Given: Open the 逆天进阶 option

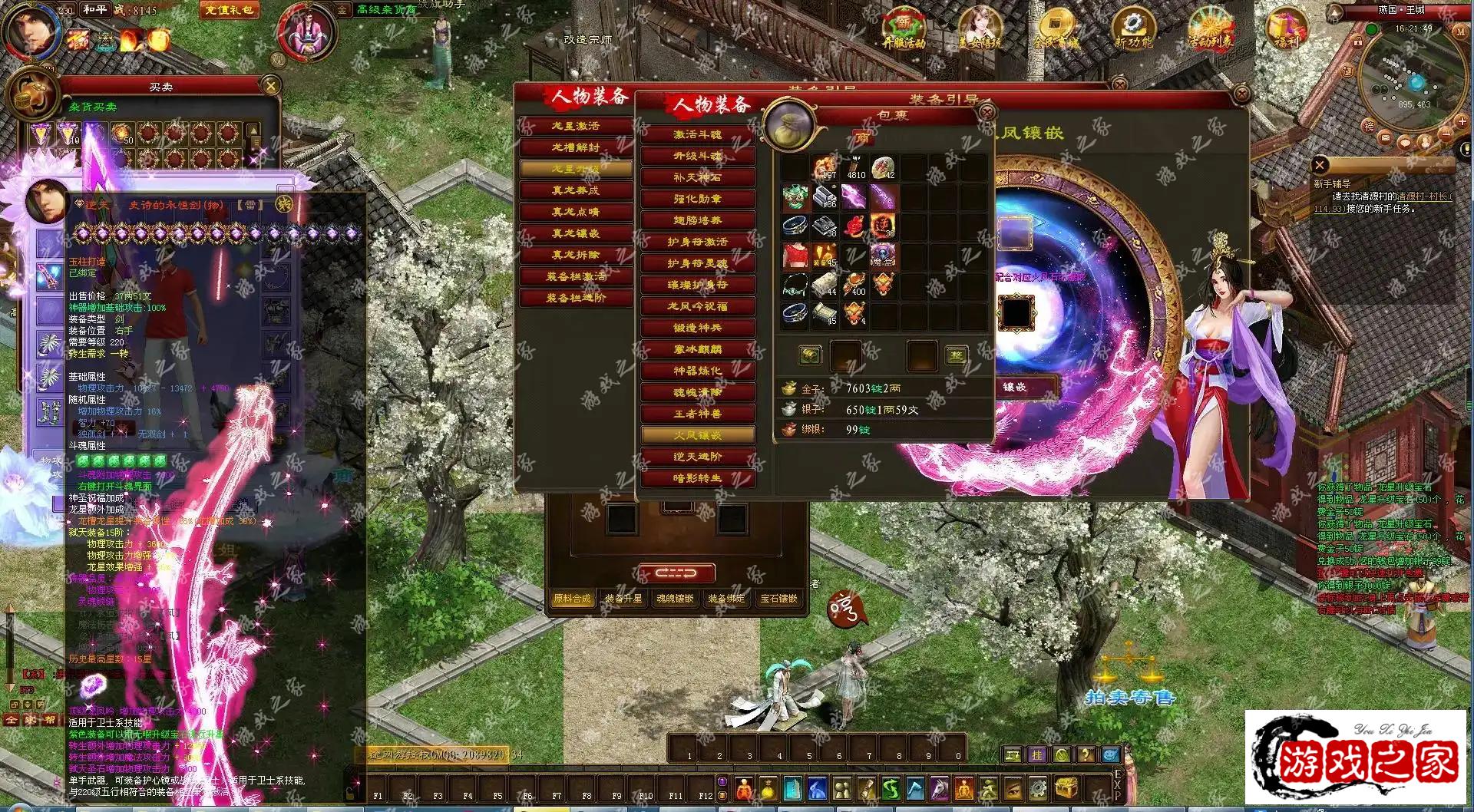Looking at the screenshot, I should click(x=697, y=457).
